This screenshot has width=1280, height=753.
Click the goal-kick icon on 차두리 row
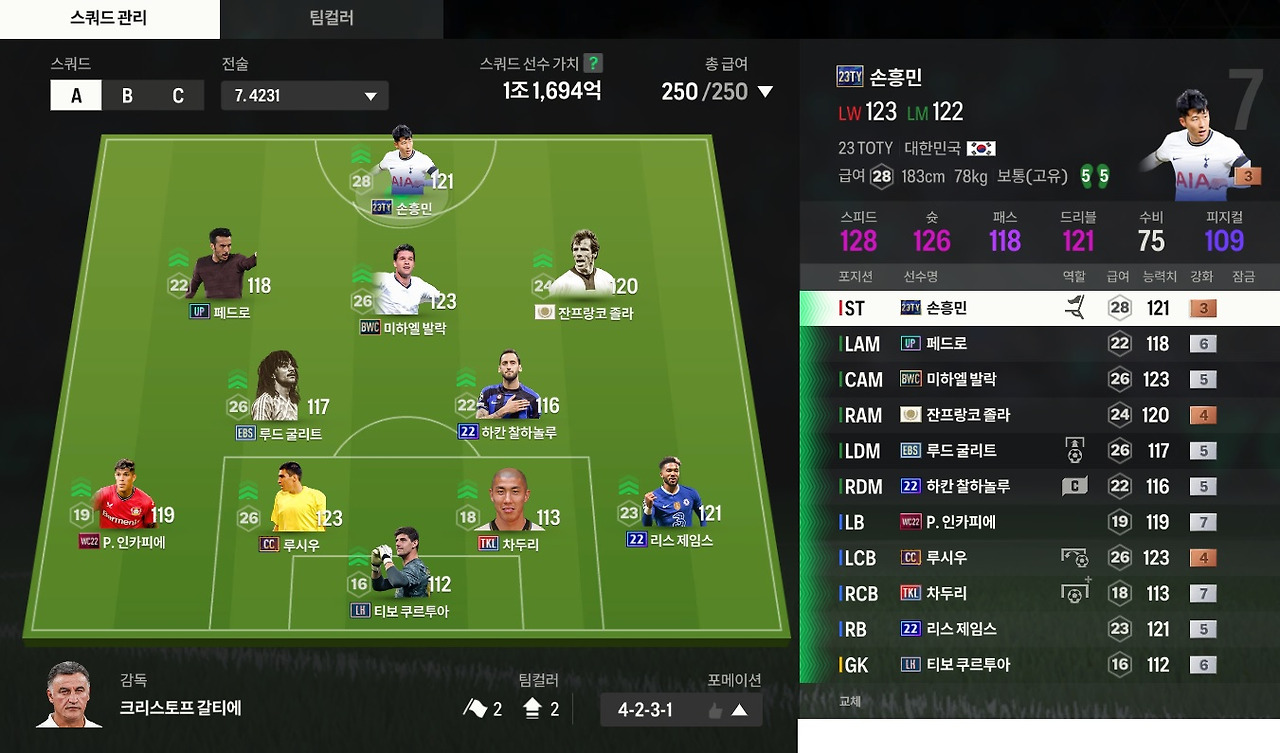click(1077, 593)
